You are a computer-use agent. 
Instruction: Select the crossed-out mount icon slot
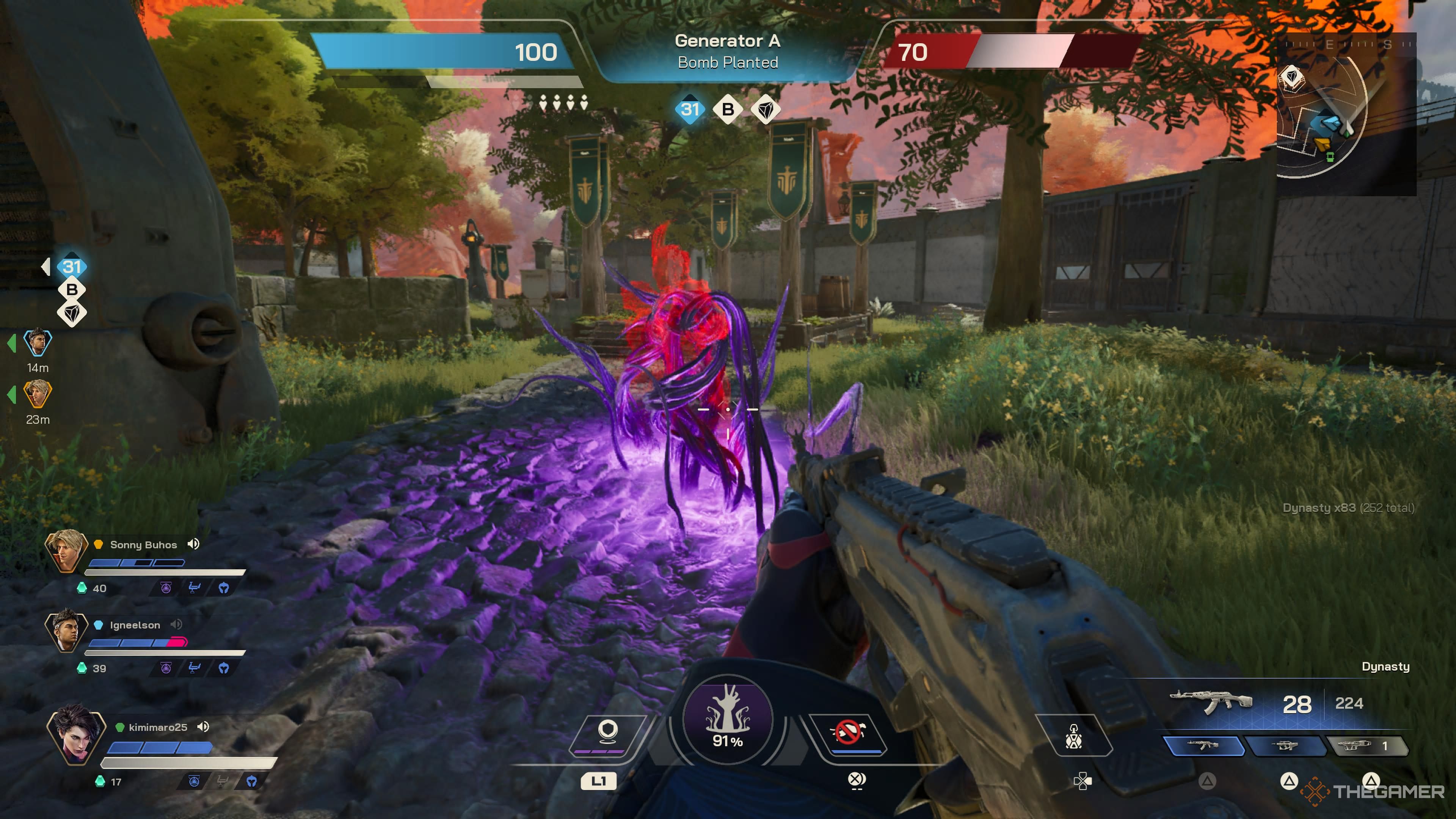[848, 733]
